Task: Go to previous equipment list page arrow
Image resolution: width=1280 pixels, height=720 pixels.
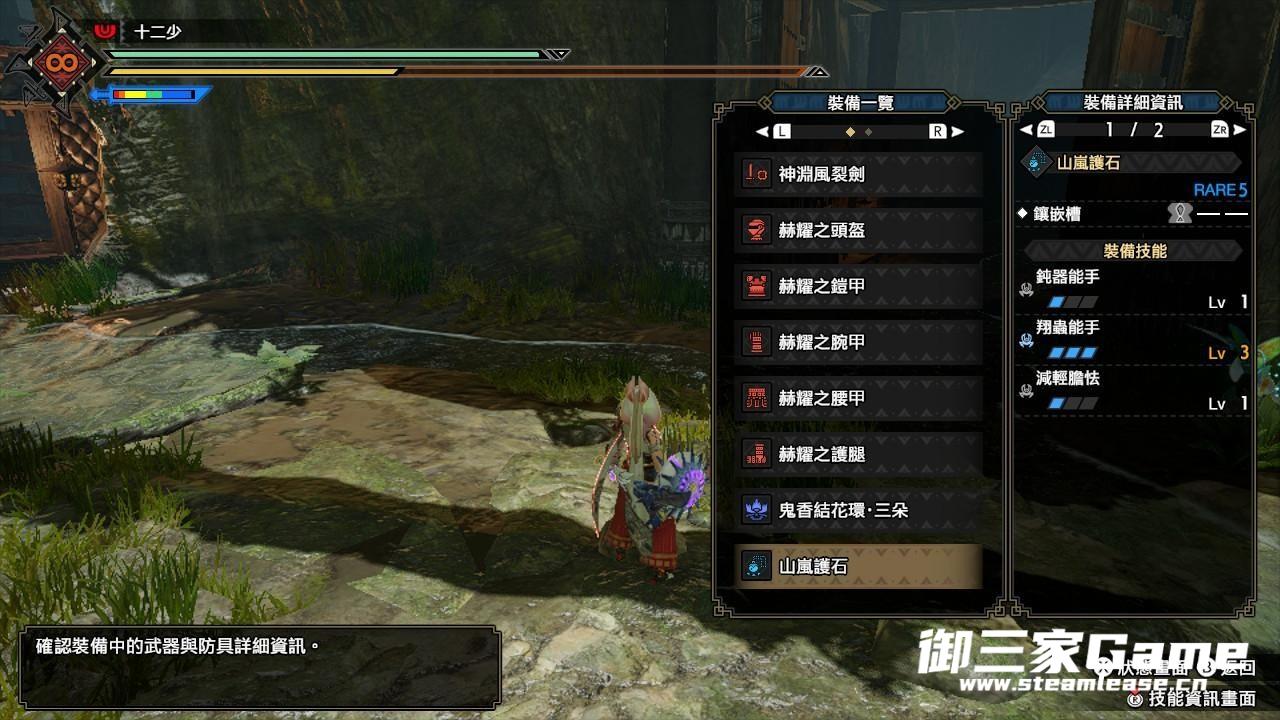Action: click(x=763, y=131)
